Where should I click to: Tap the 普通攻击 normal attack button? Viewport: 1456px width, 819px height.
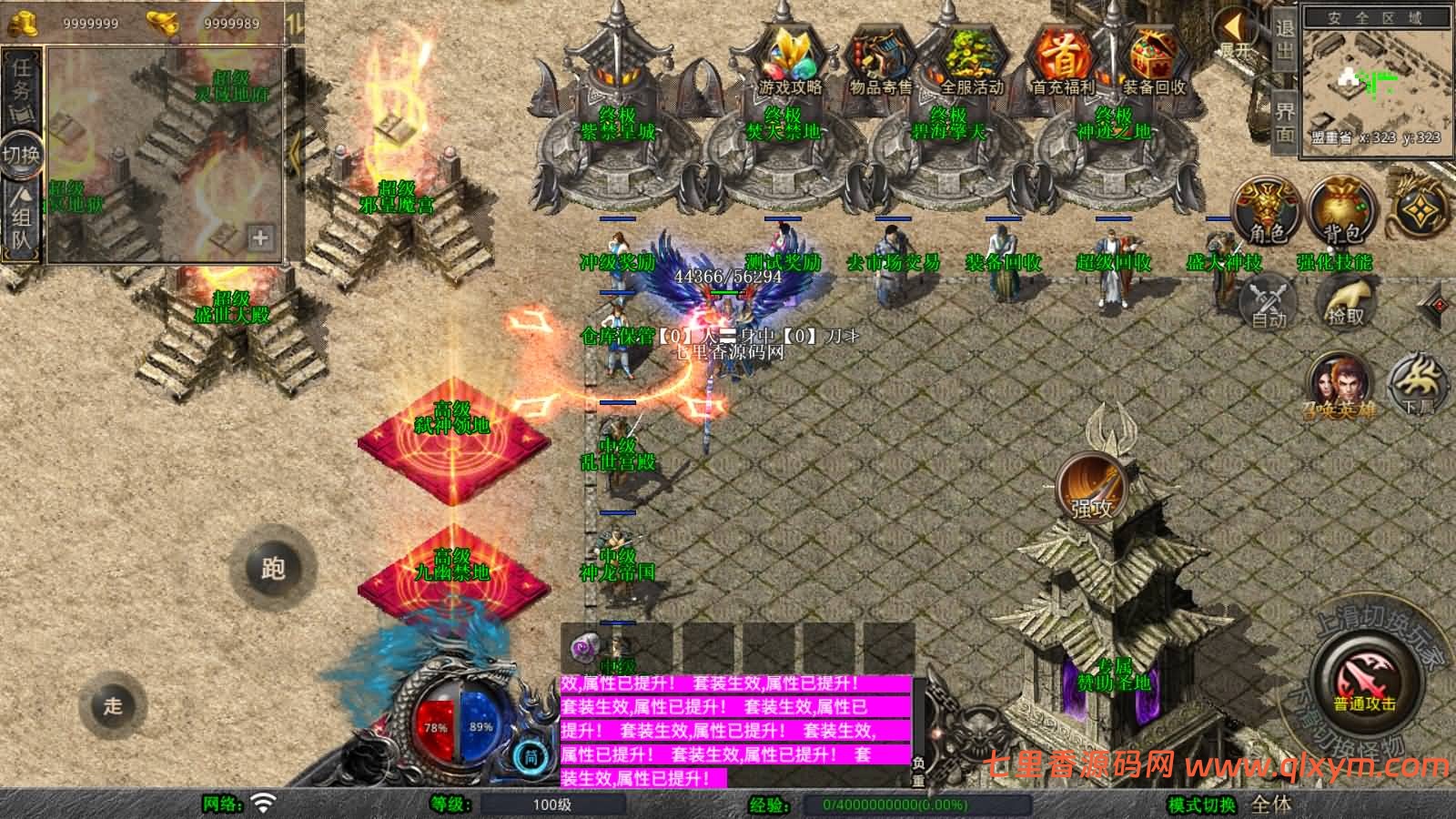1365,681
